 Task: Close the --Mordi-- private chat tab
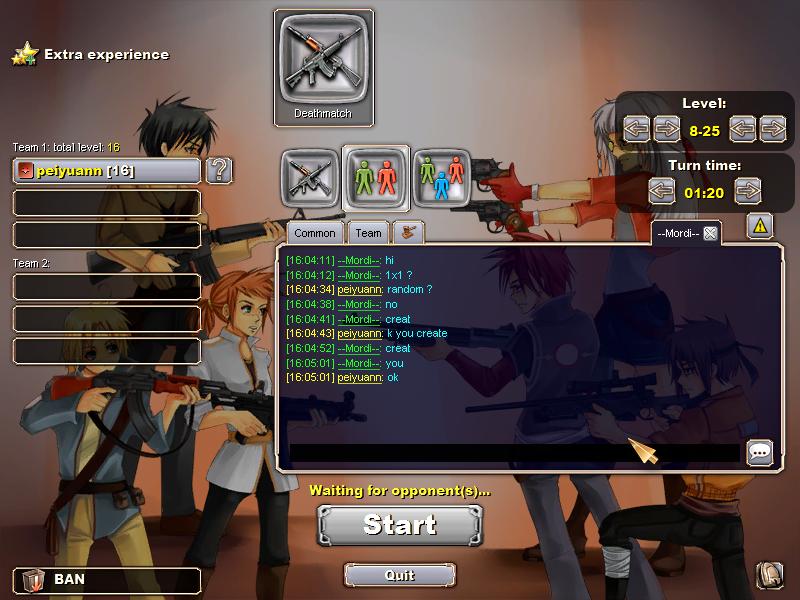pyautogui.click(x=710, y=233)
